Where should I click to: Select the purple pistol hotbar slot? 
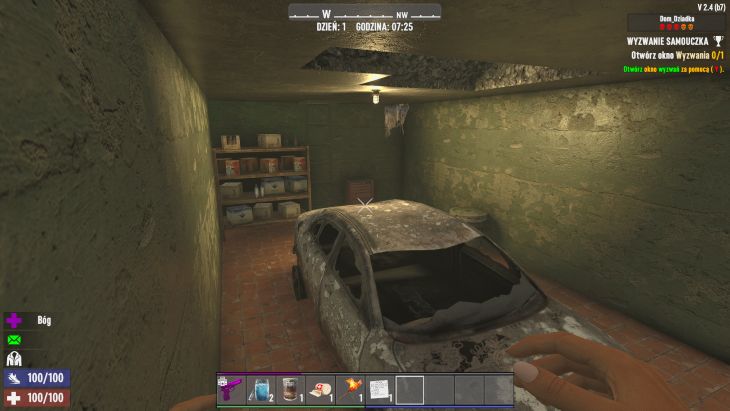[x=231, y=389]
